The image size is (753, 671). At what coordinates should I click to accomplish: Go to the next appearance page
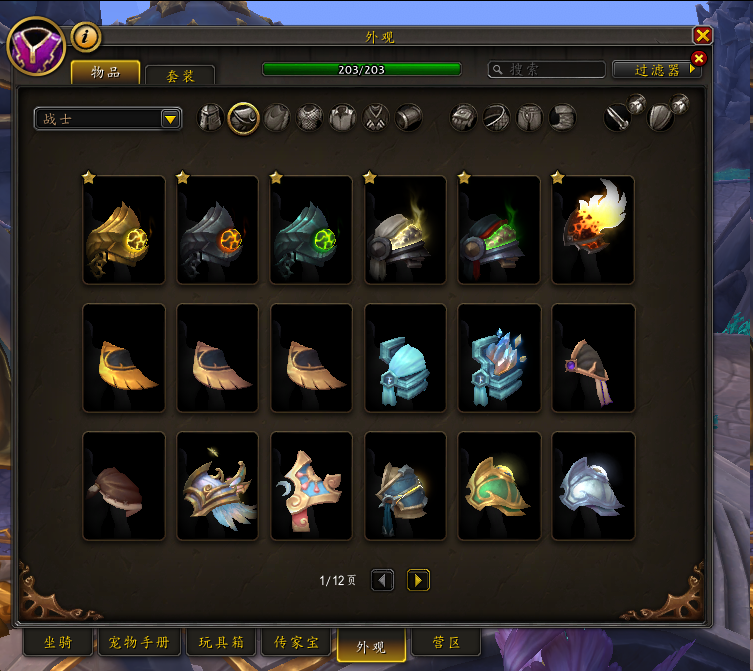[x=418, y=580]
